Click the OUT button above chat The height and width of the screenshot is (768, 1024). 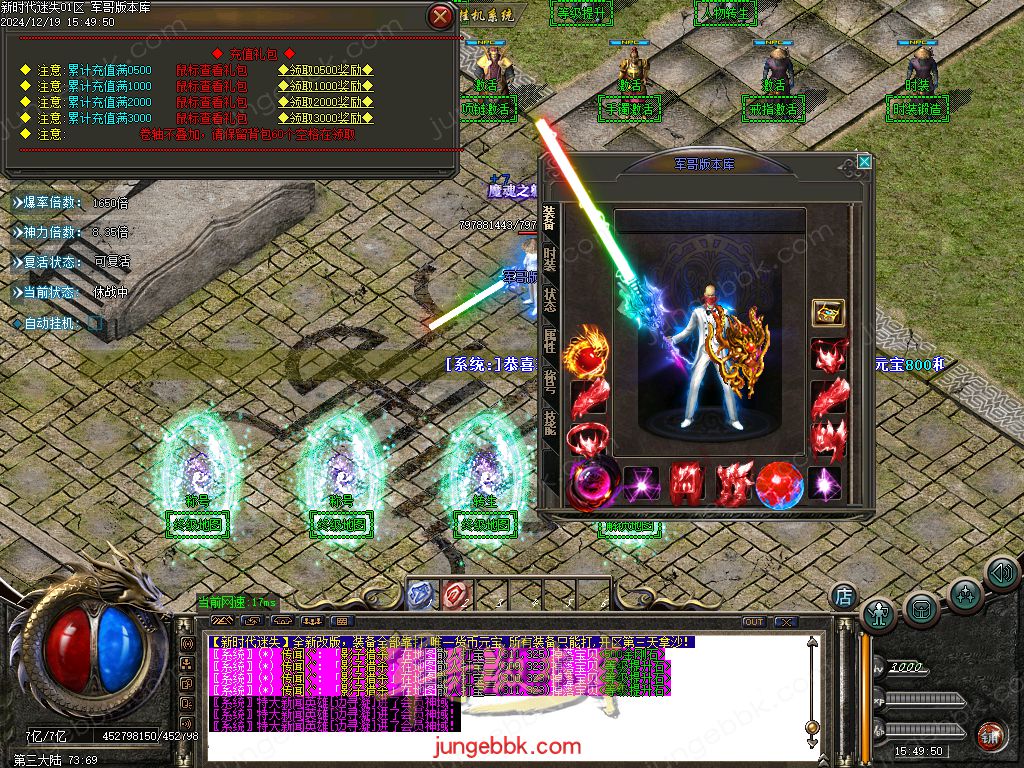click(x=753, y=622)
